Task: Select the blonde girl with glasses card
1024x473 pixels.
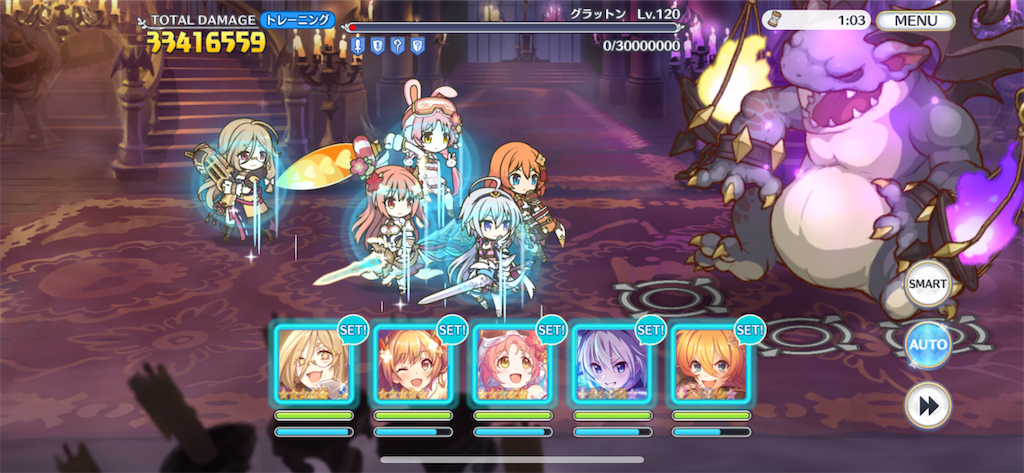Action: tap(313, 366)
